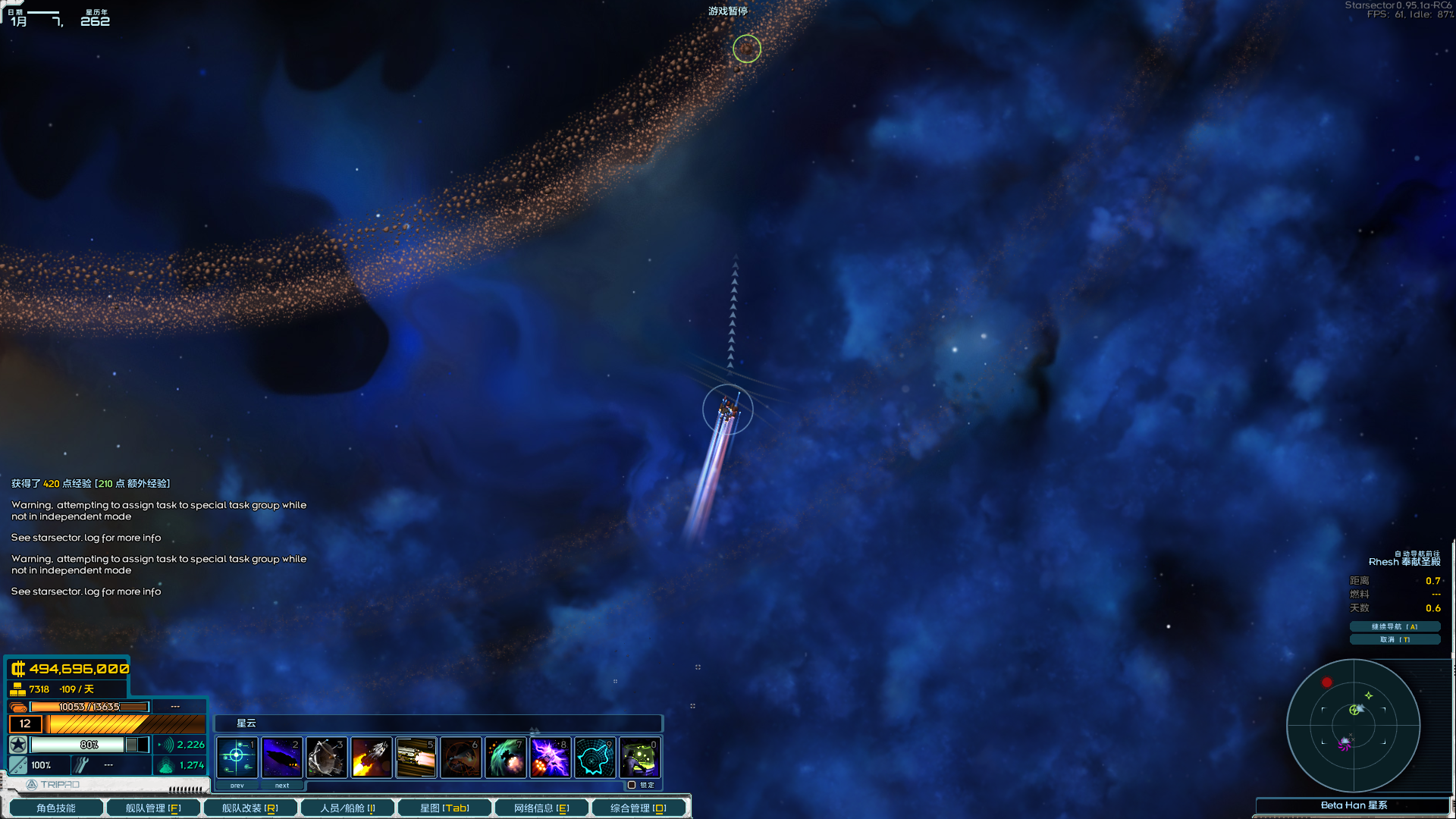Click the yellow credits icon by 494,696,000
The height and width of the screenshot is (819, 1456).
[x=17, y=668]
